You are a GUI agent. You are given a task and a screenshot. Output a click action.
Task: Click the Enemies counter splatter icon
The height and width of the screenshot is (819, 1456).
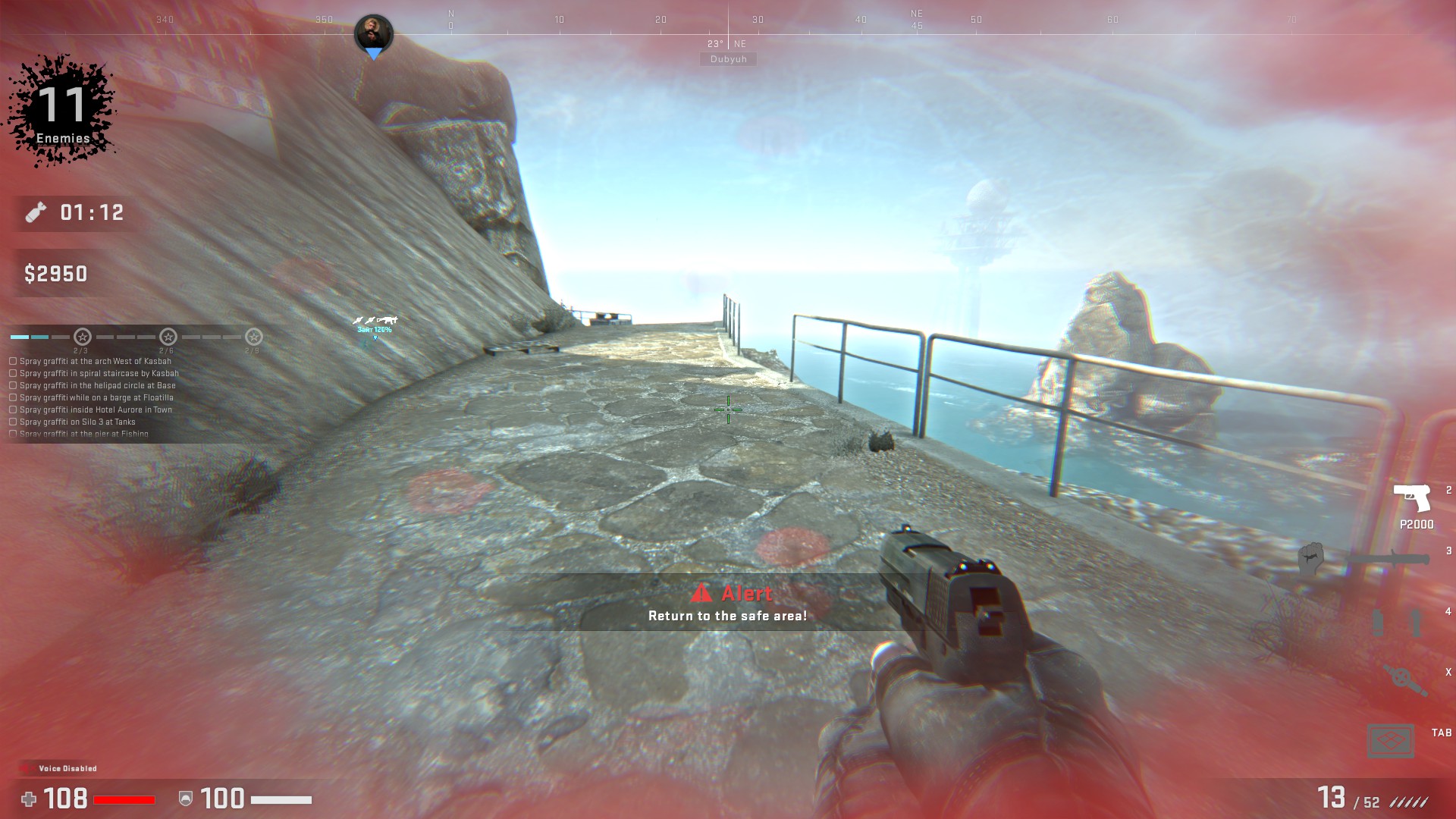[63, 106]
